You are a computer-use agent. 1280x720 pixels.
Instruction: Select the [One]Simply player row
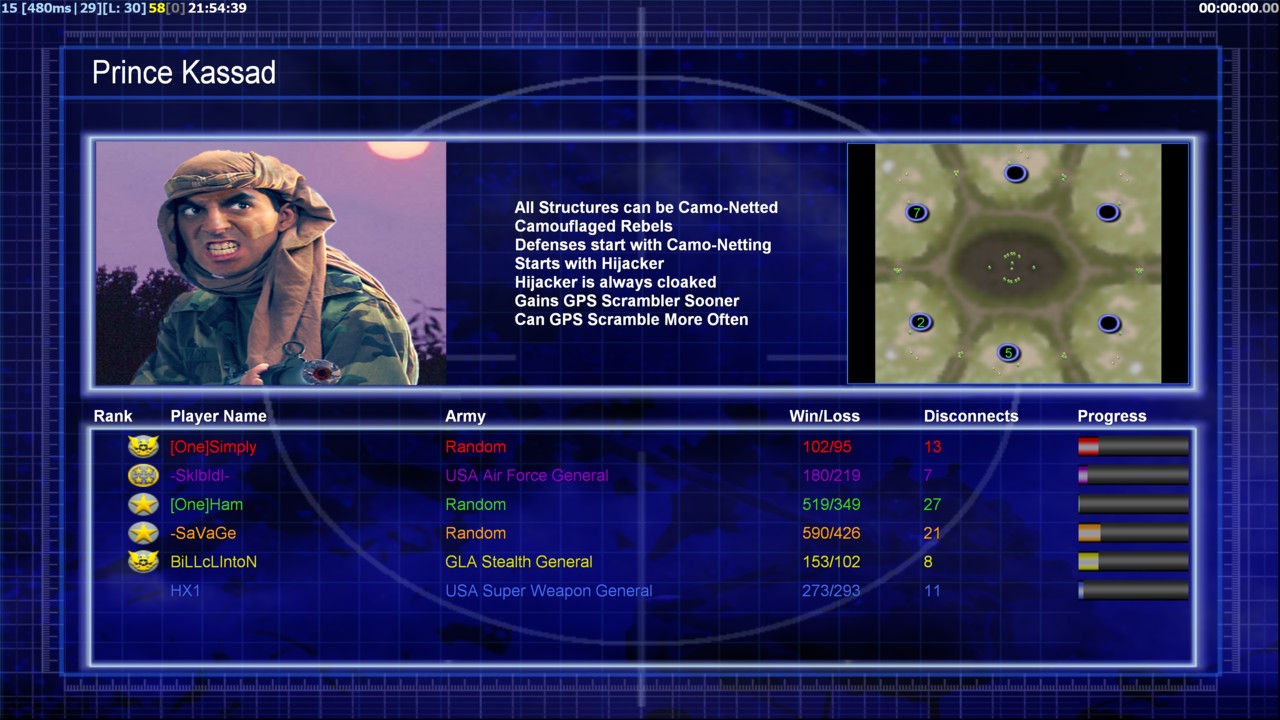[213, 447]
